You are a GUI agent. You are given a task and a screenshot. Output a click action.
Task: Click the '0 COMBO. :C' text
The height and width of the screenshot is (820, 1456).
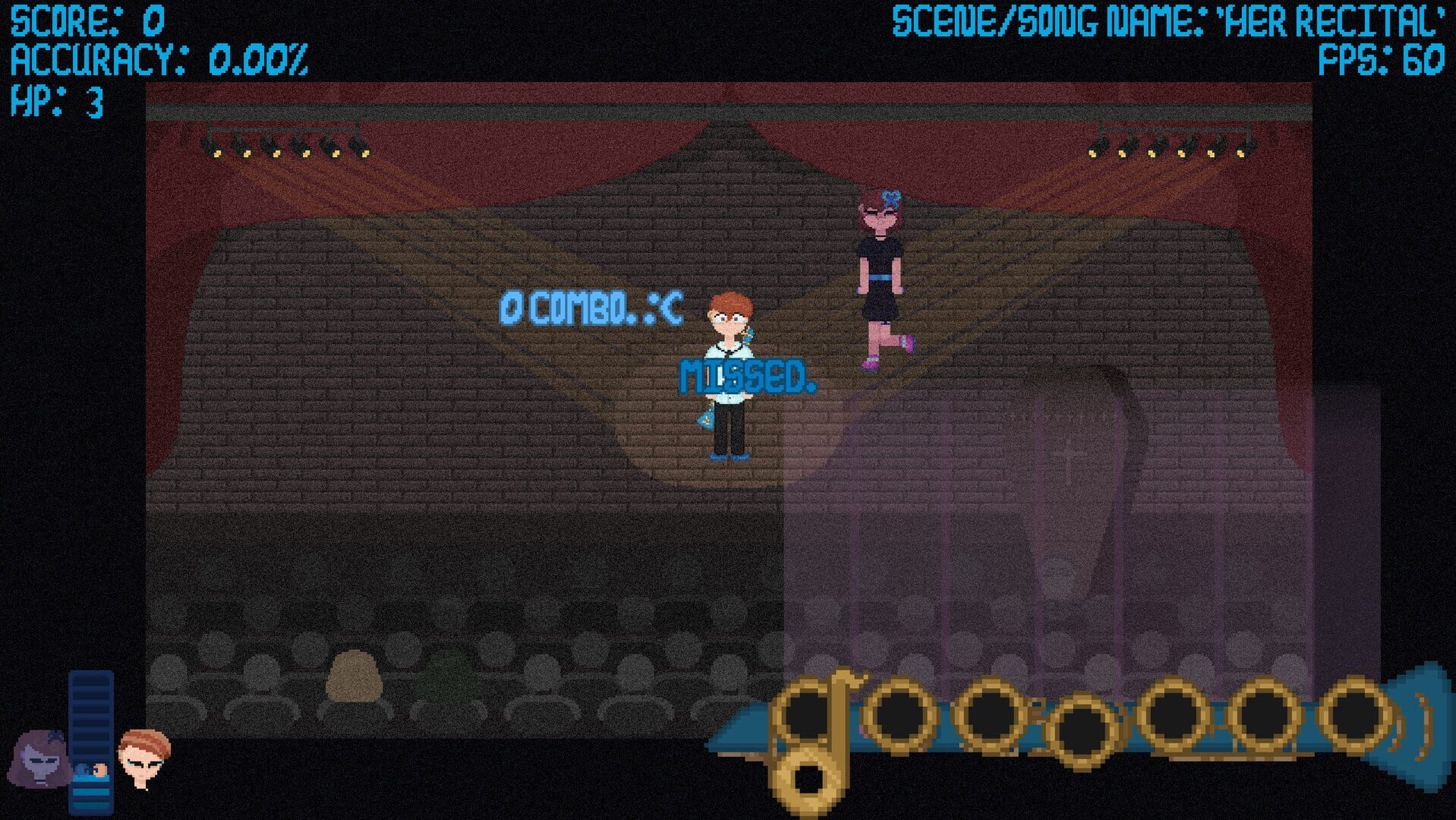(x=591, y=307)
